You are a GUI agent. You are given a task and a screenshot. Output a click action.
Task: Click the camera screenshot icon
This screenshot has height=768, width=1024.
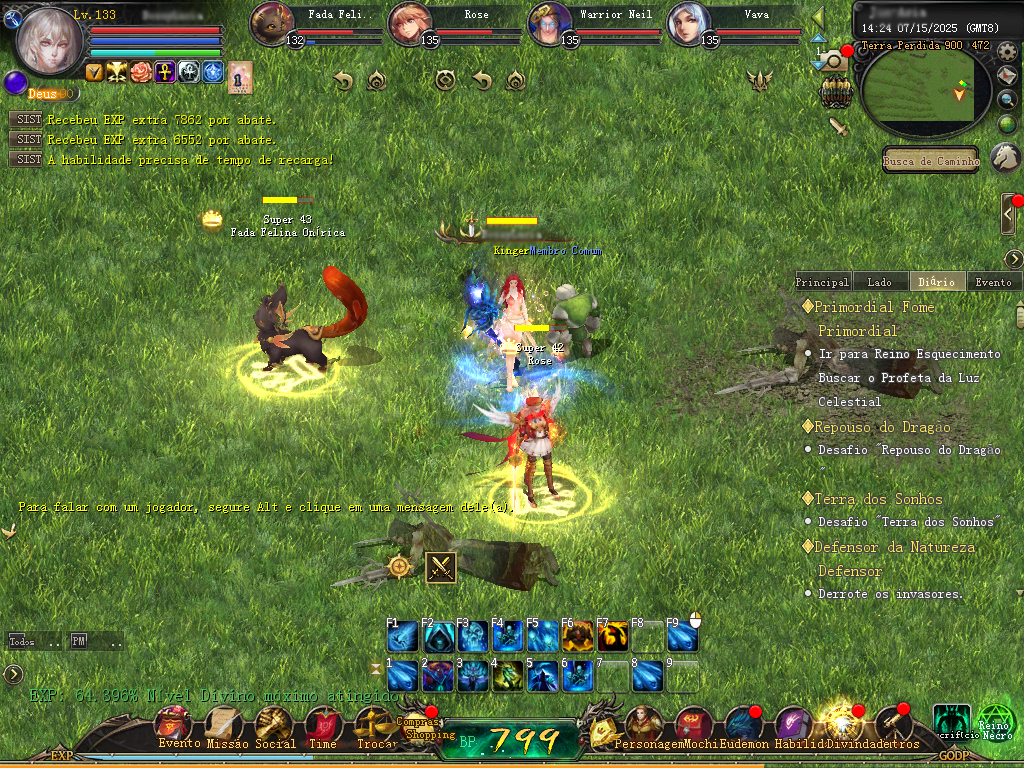pos(832,61)
